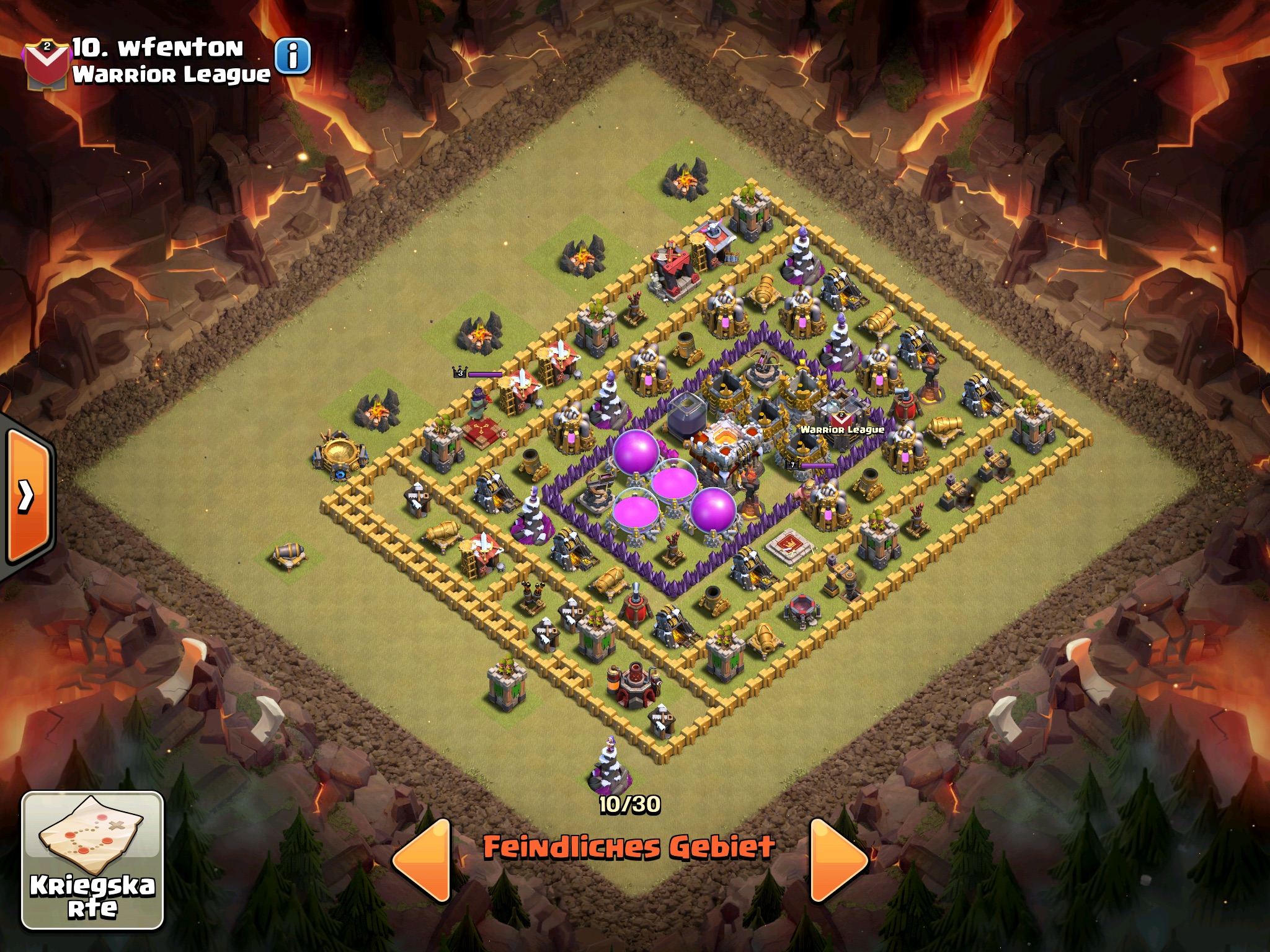
Task: Expand the orange side panel tab
Action: 28,495
